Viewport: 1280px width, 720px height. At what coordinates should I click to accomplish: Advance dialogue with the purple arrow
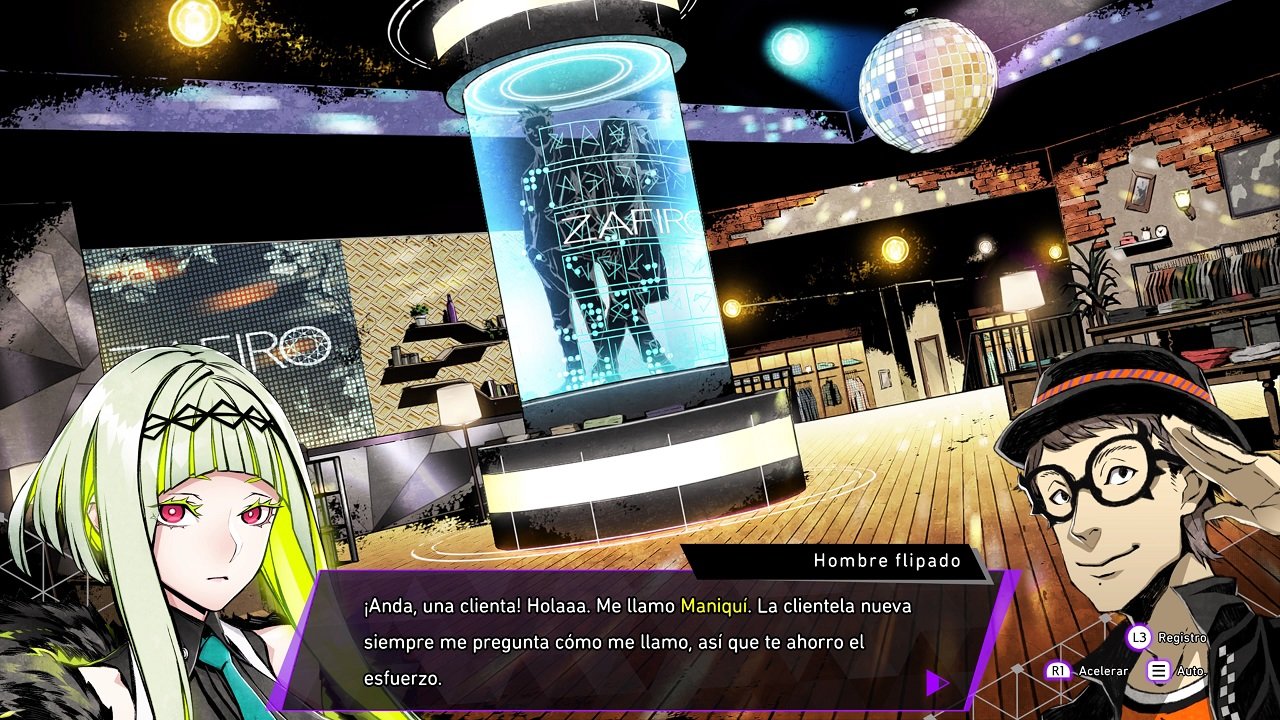click(x=937, y=683)
